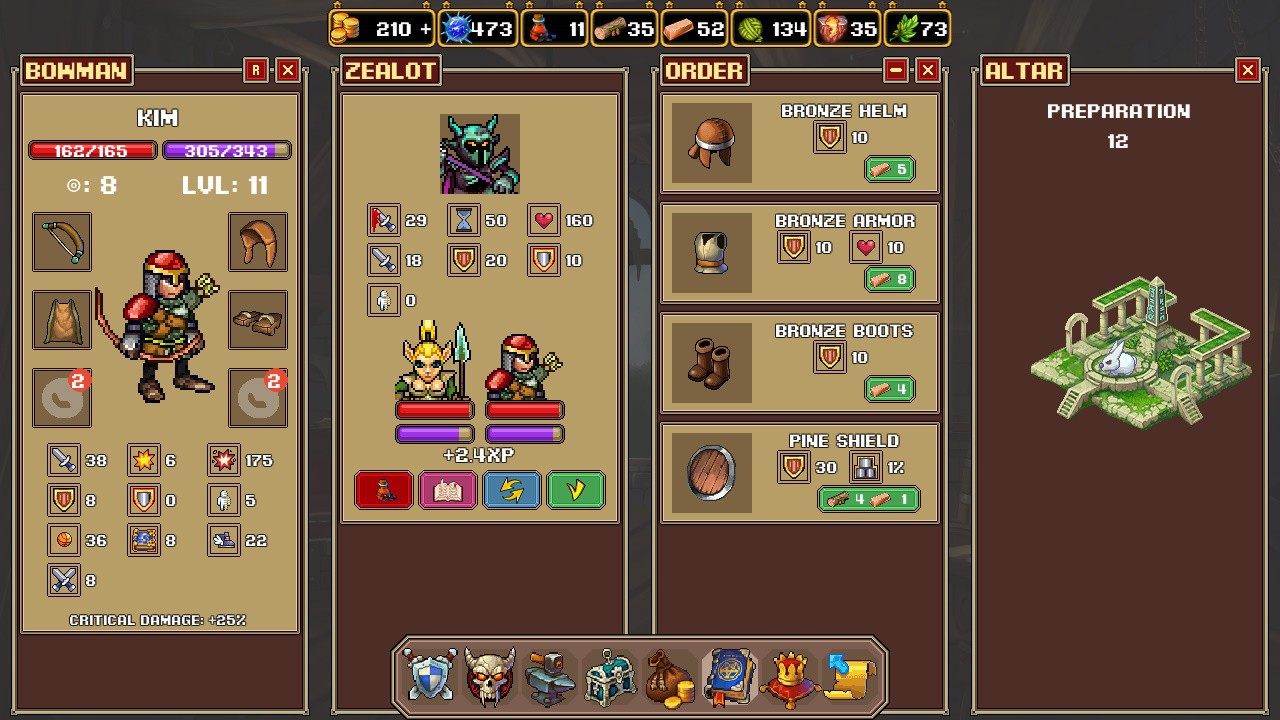
Task: Order the Bronze Boots
Action: (x=889, y=389)
